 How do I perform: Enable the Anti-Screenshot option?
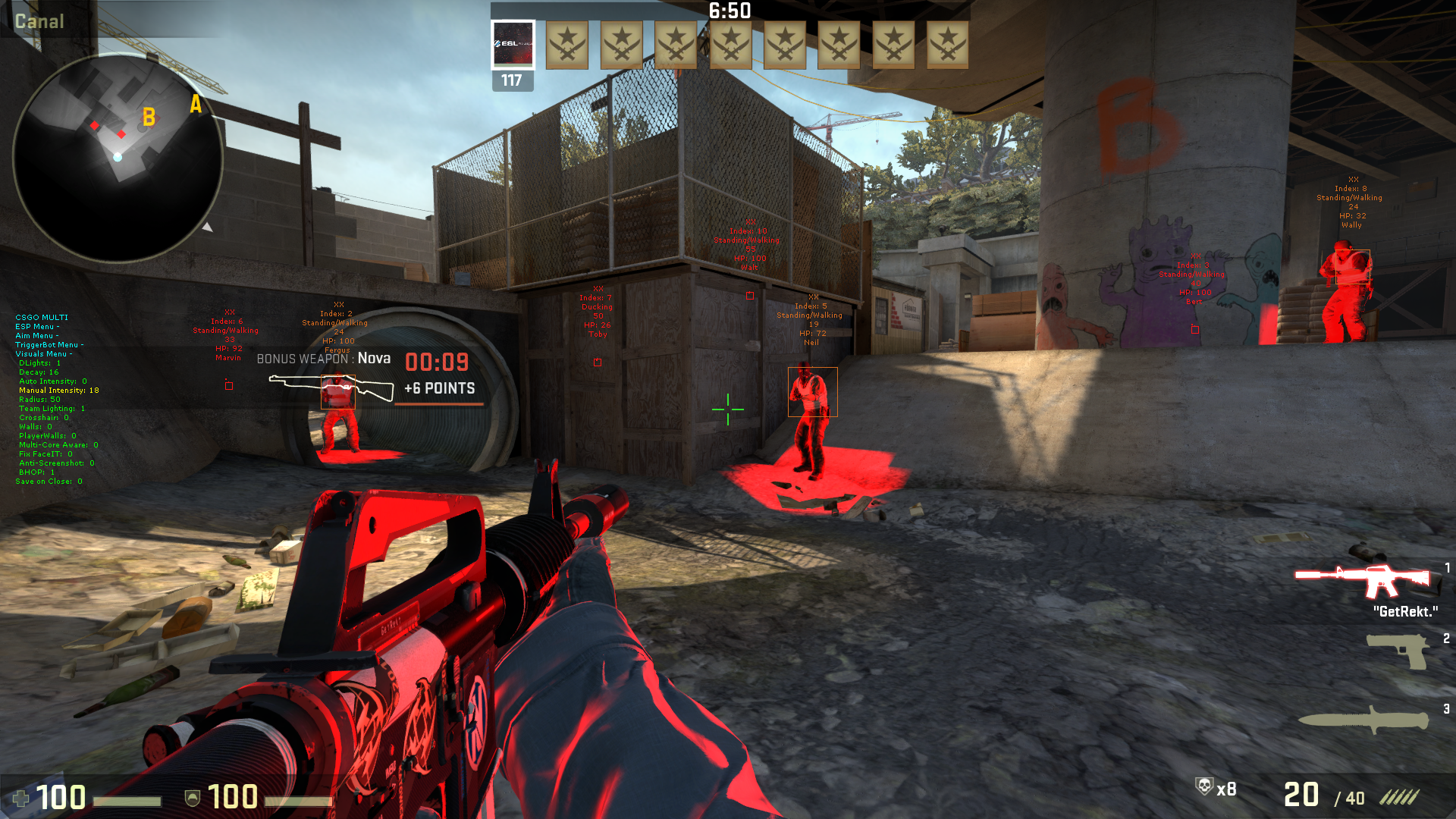click(x=56, y=463)
